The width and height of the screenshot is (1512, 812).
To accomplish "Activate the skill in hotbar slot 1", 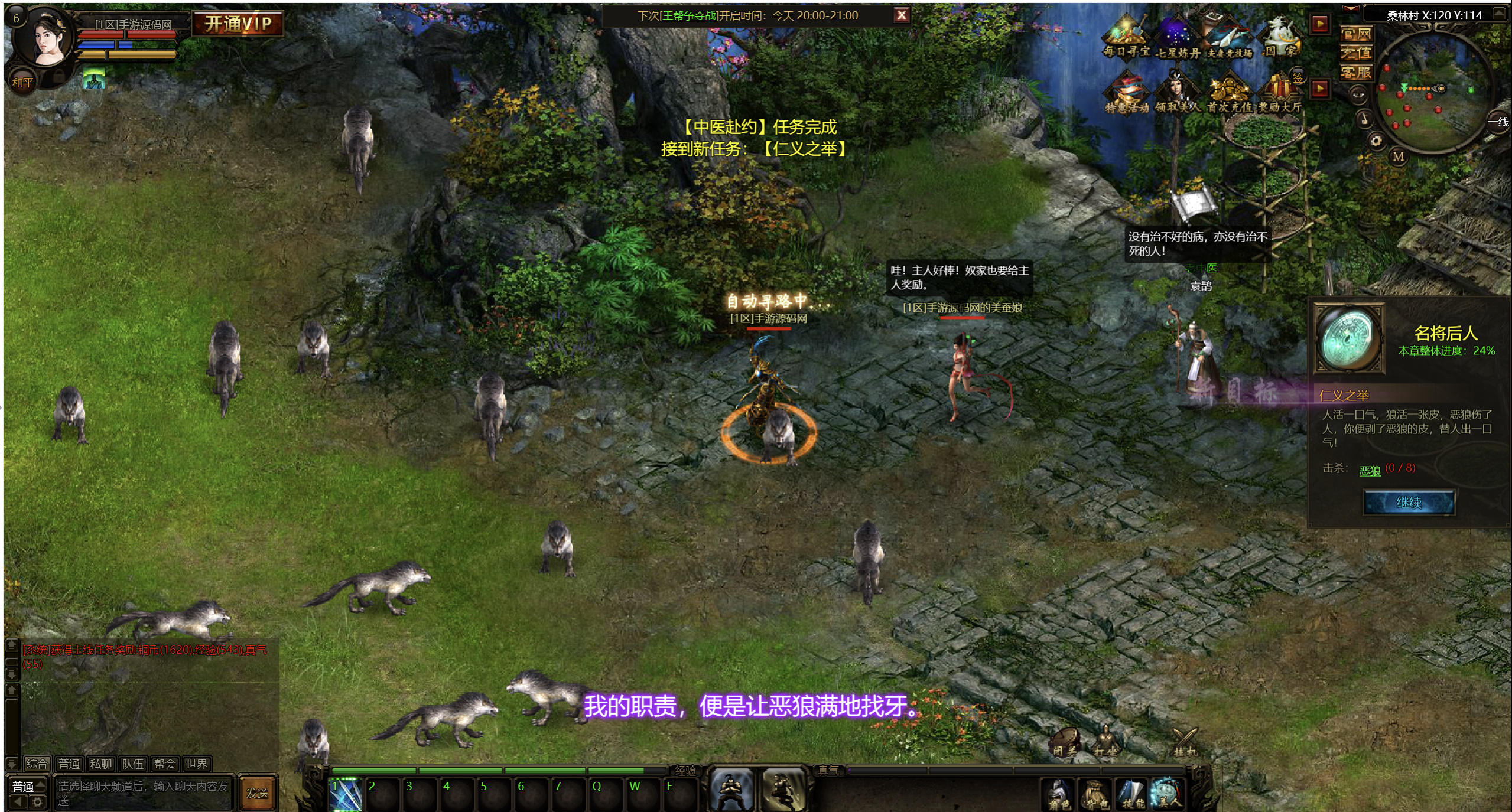I will [x=345, y=794].
